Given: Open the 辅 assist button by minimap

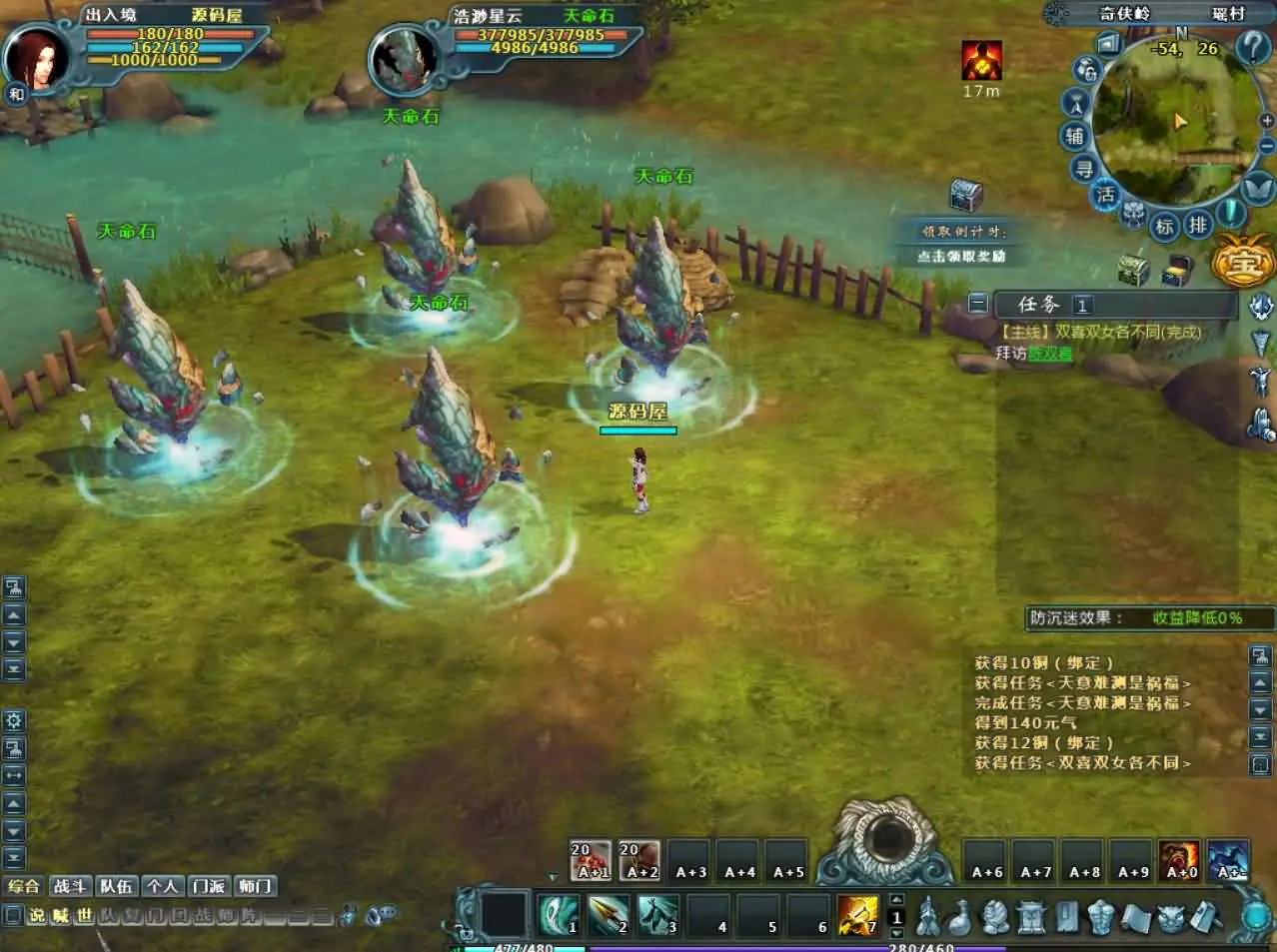Looking at the screenshot, I should (x=1074, y=135).
